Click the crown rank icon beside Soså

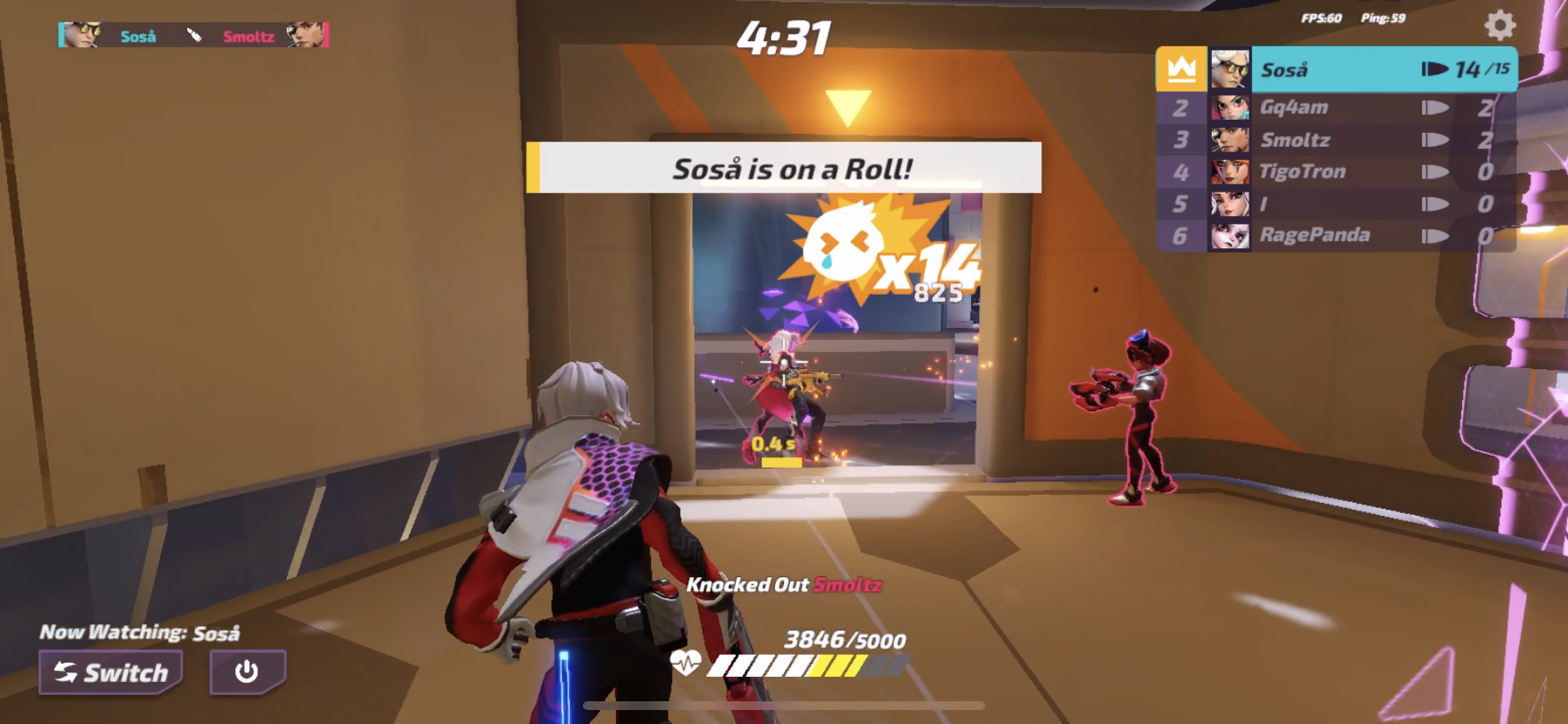[x=1183, y=68]
